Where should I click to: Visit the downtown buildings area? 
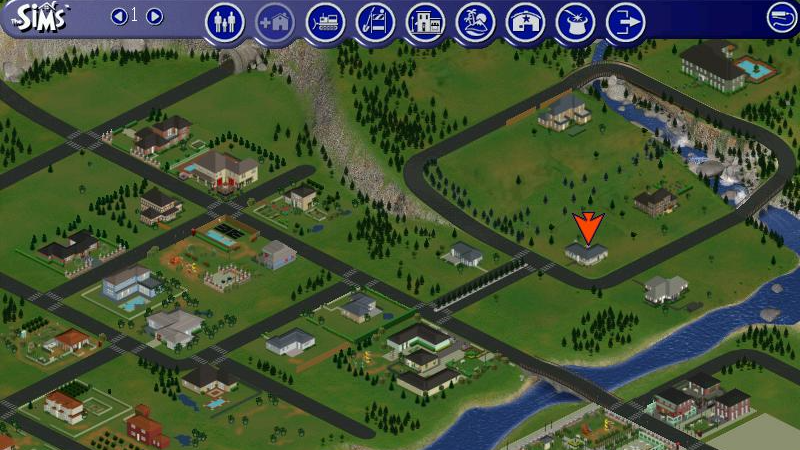[x=425, y=22]
